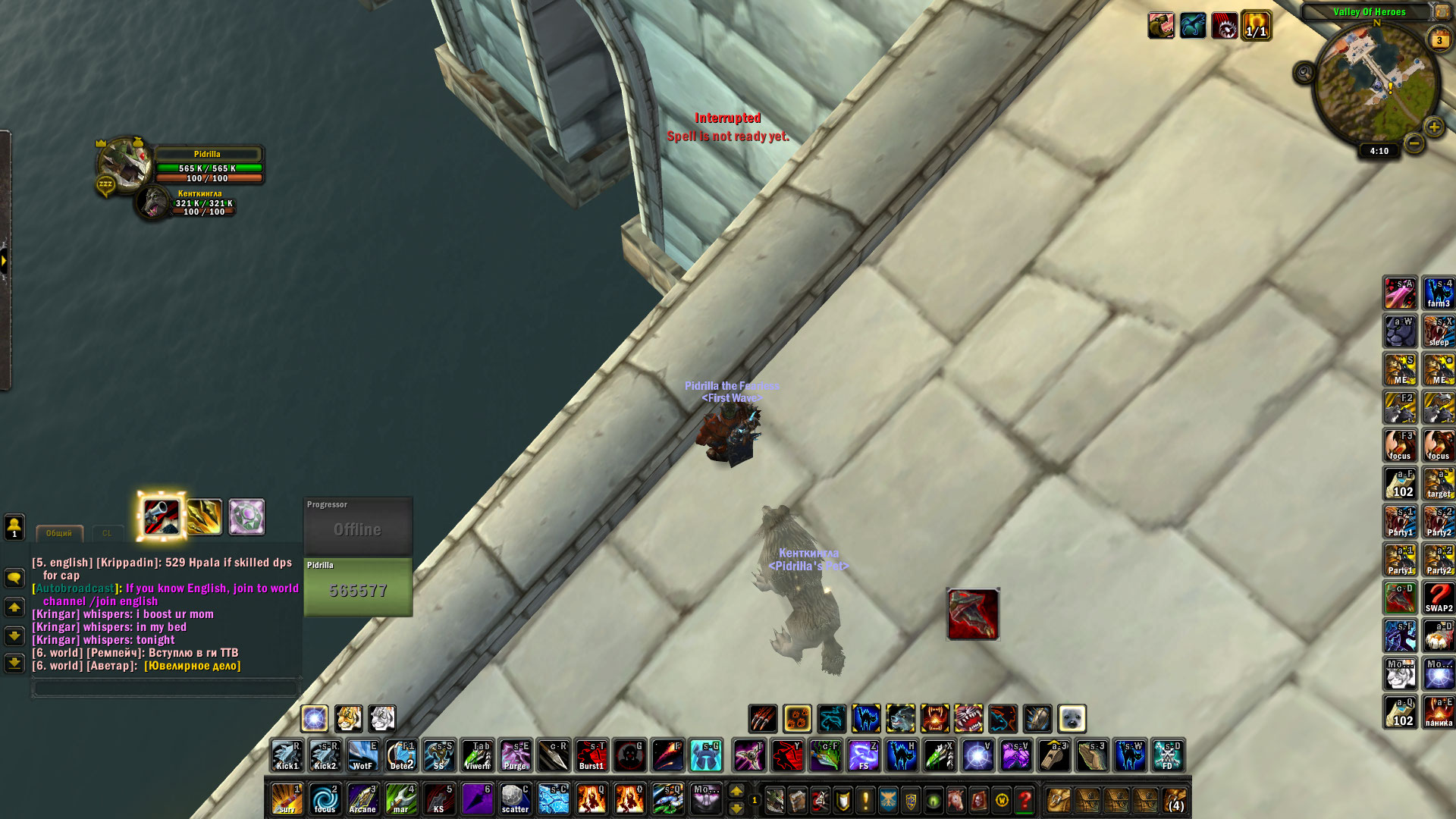This screenshot has width=1456, height=819.
Task: Toggle the minimap tracking magnifier button
Action: [1304, 73]
